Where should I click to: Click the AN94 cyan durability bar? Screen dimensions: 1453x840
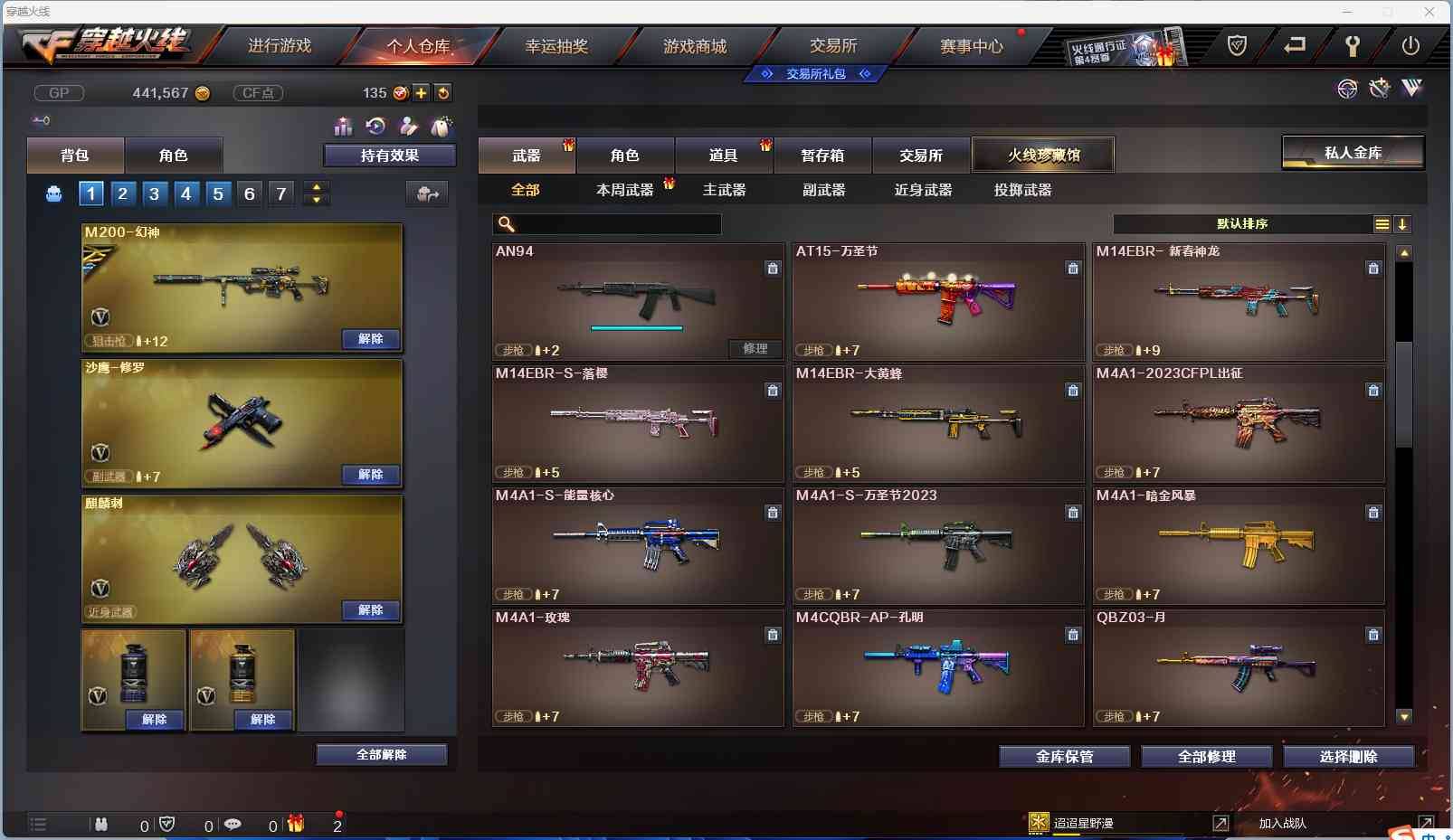pyautogui.click(x=638, y=327)
